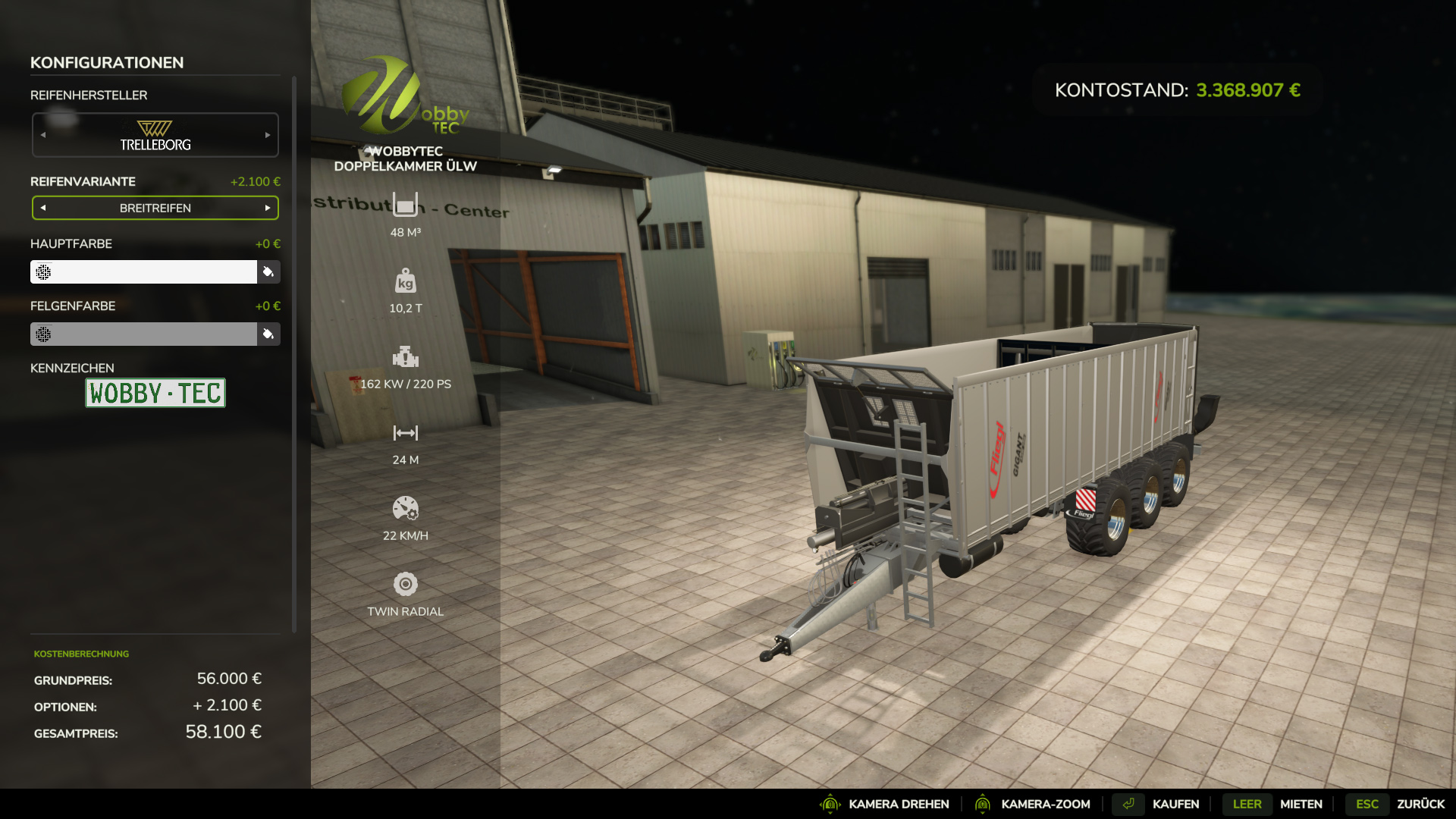Switch to next Reifenvariante option
The width and height of the screenshot is (1456, 819).
tap(268, 208)
